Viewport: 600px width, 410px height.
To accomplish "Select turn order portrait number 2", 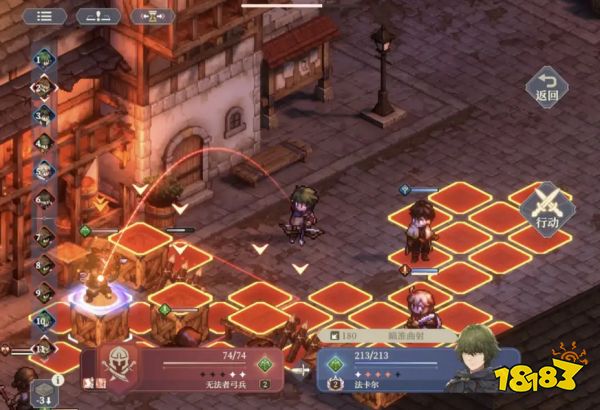I will (44, 88).
